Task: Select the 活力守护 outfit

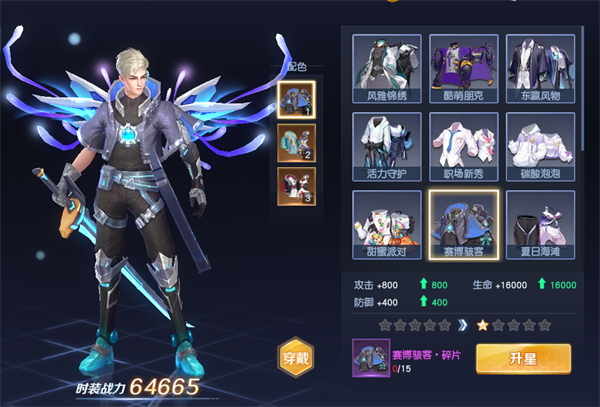Action: pyautogui.click(x=387, y=145)
